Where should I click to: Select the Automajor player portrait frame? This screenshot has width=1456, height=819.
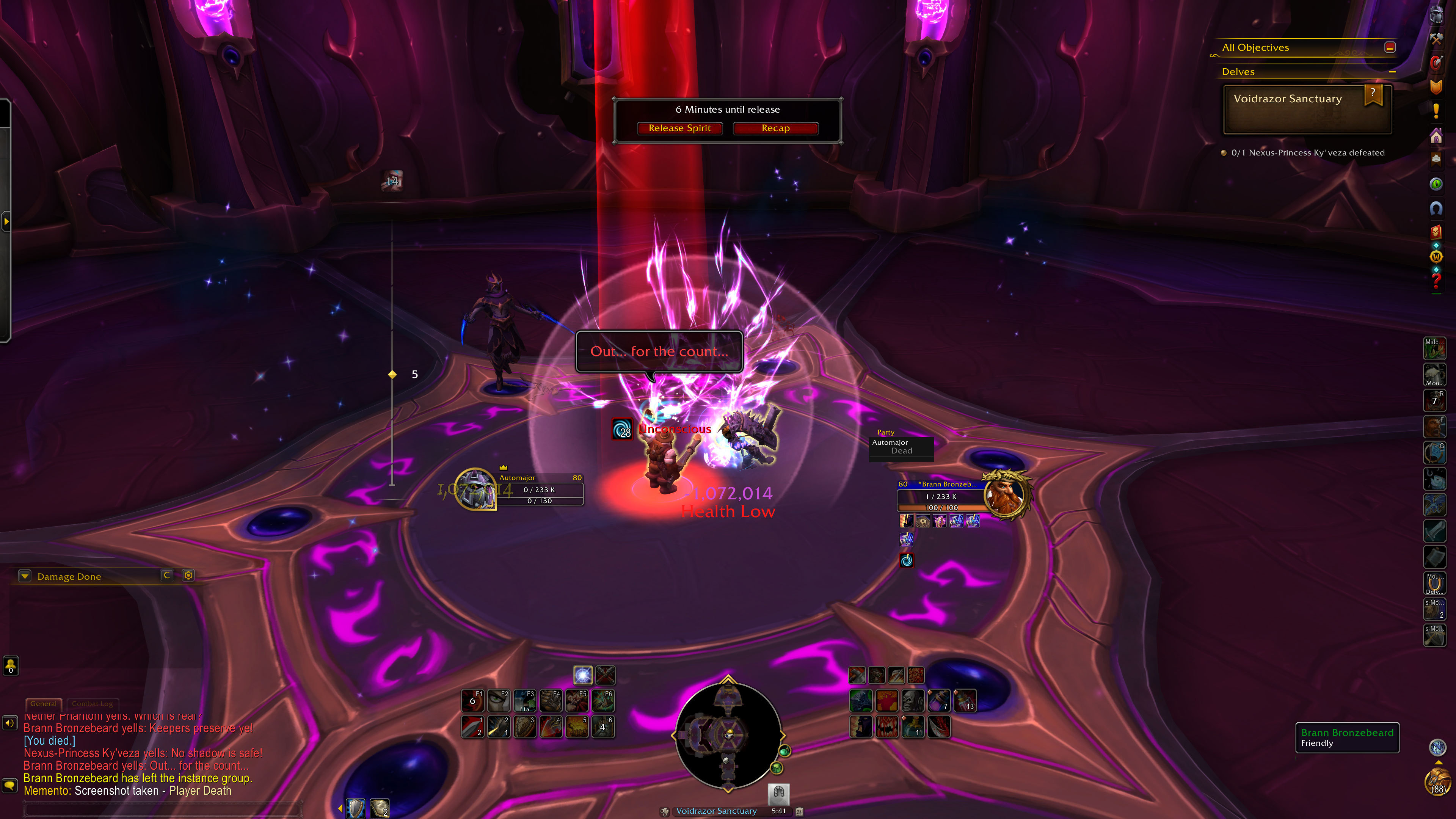pos(475,488)
